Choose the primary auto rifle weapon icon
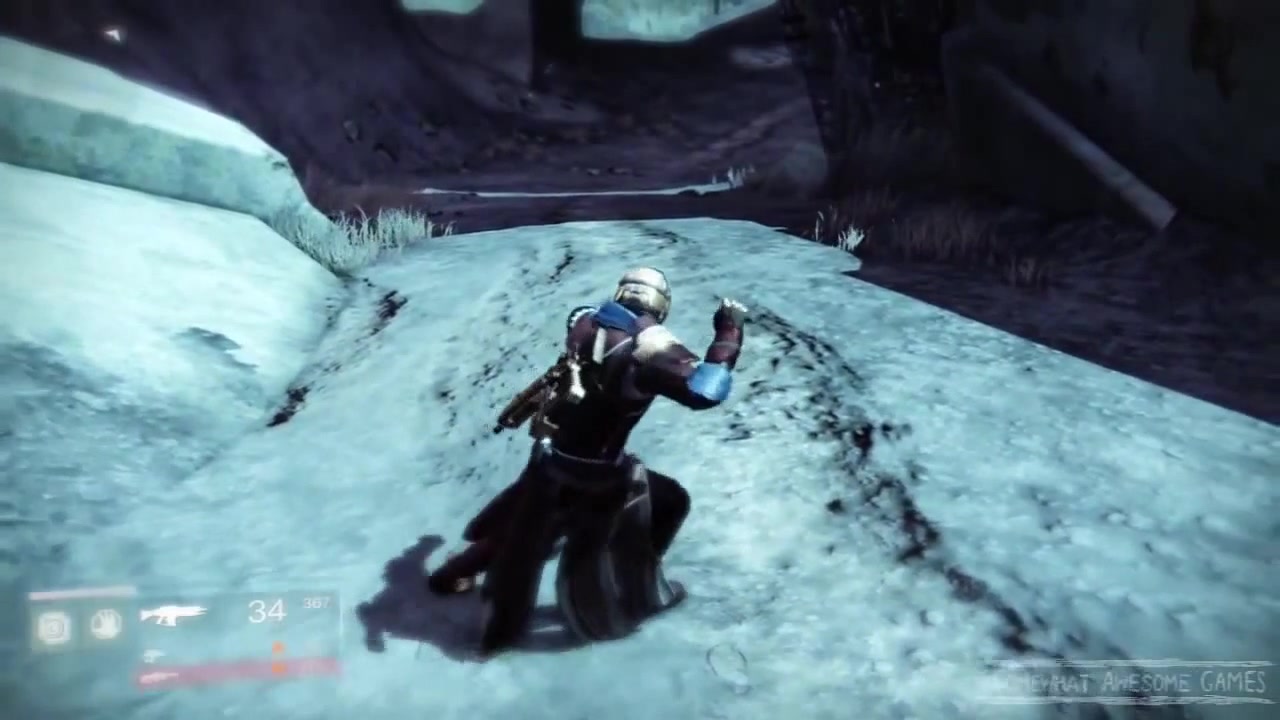 (x=172, y=614)
